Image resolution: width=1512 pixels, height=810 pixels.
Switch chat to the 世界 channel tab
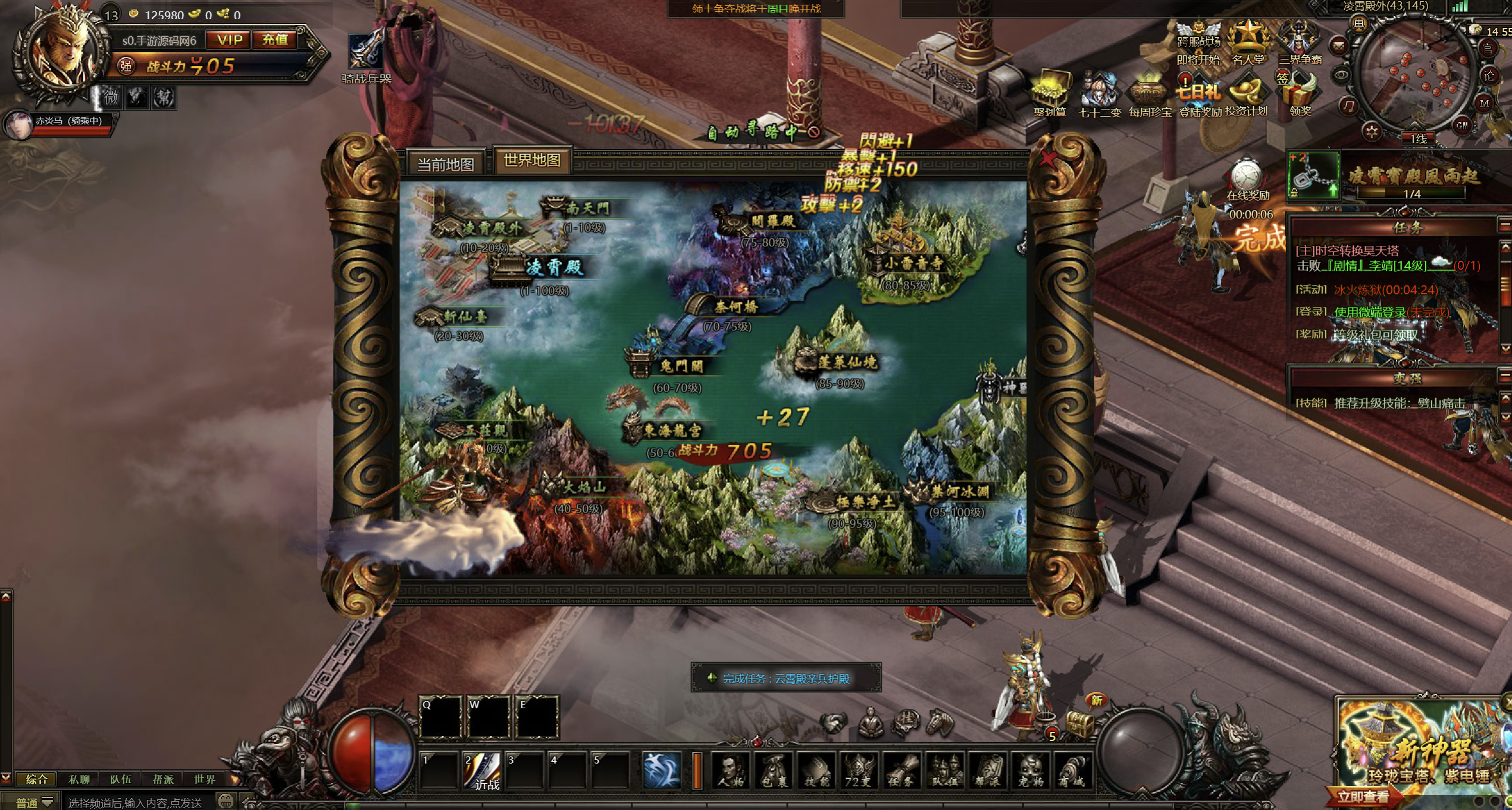pos(205,780)
